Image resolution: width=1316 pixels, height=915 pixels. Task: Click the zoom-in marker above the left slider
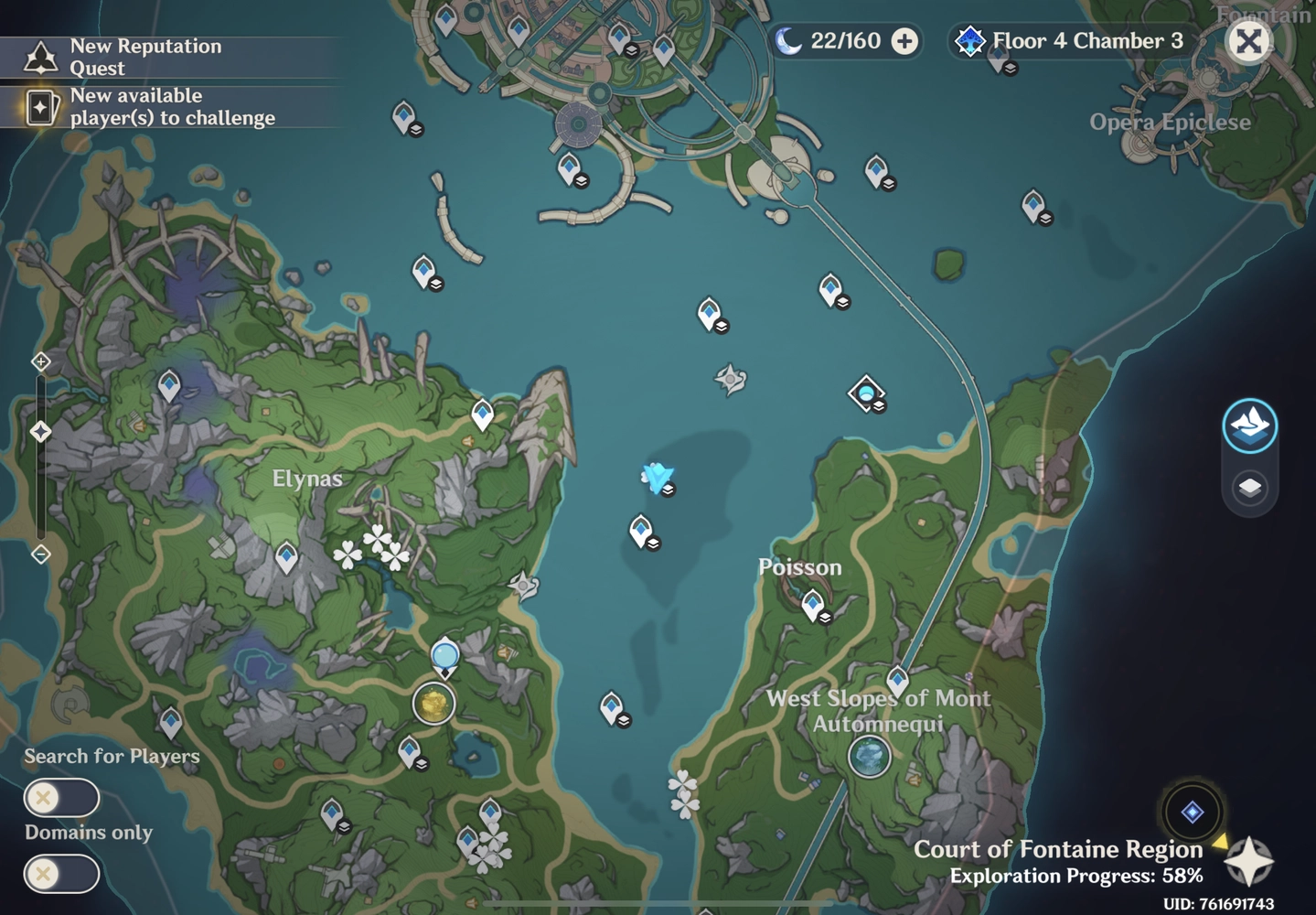tap(40, 361)
